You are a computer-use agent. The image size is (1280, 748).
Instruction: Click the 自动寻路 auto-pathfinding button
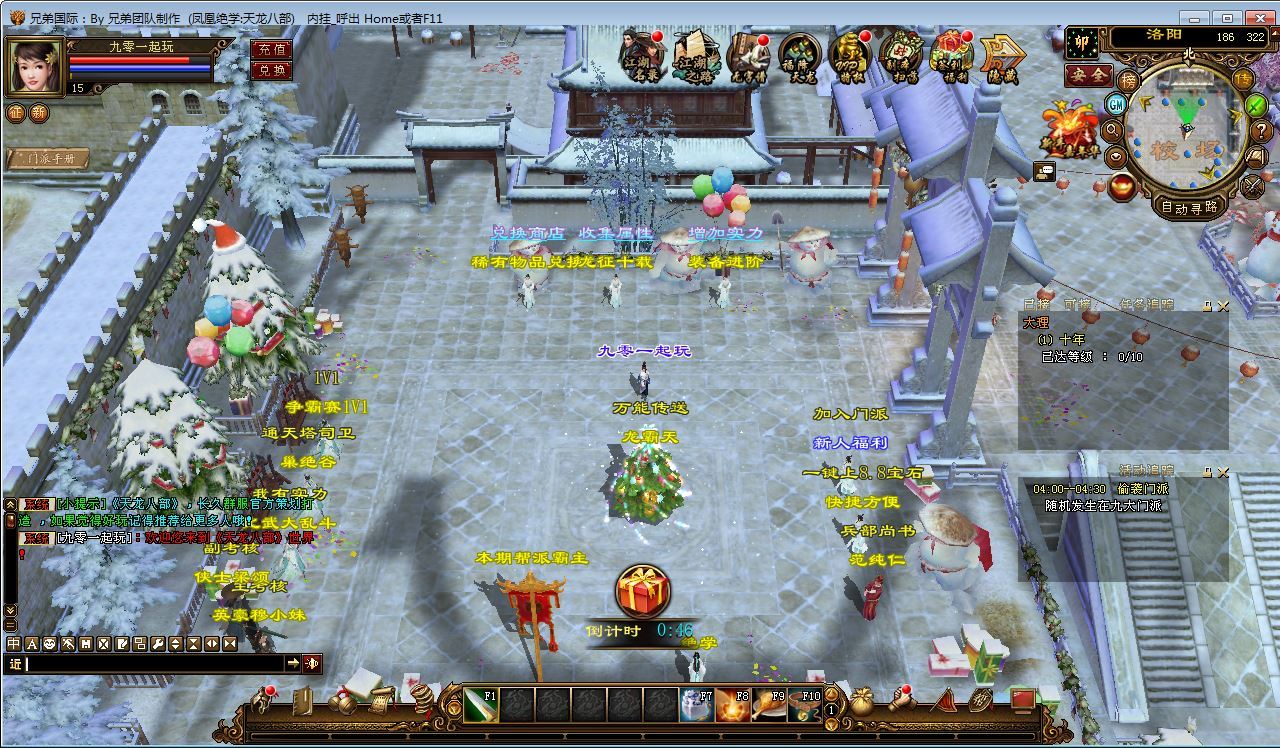point(1188,207)
